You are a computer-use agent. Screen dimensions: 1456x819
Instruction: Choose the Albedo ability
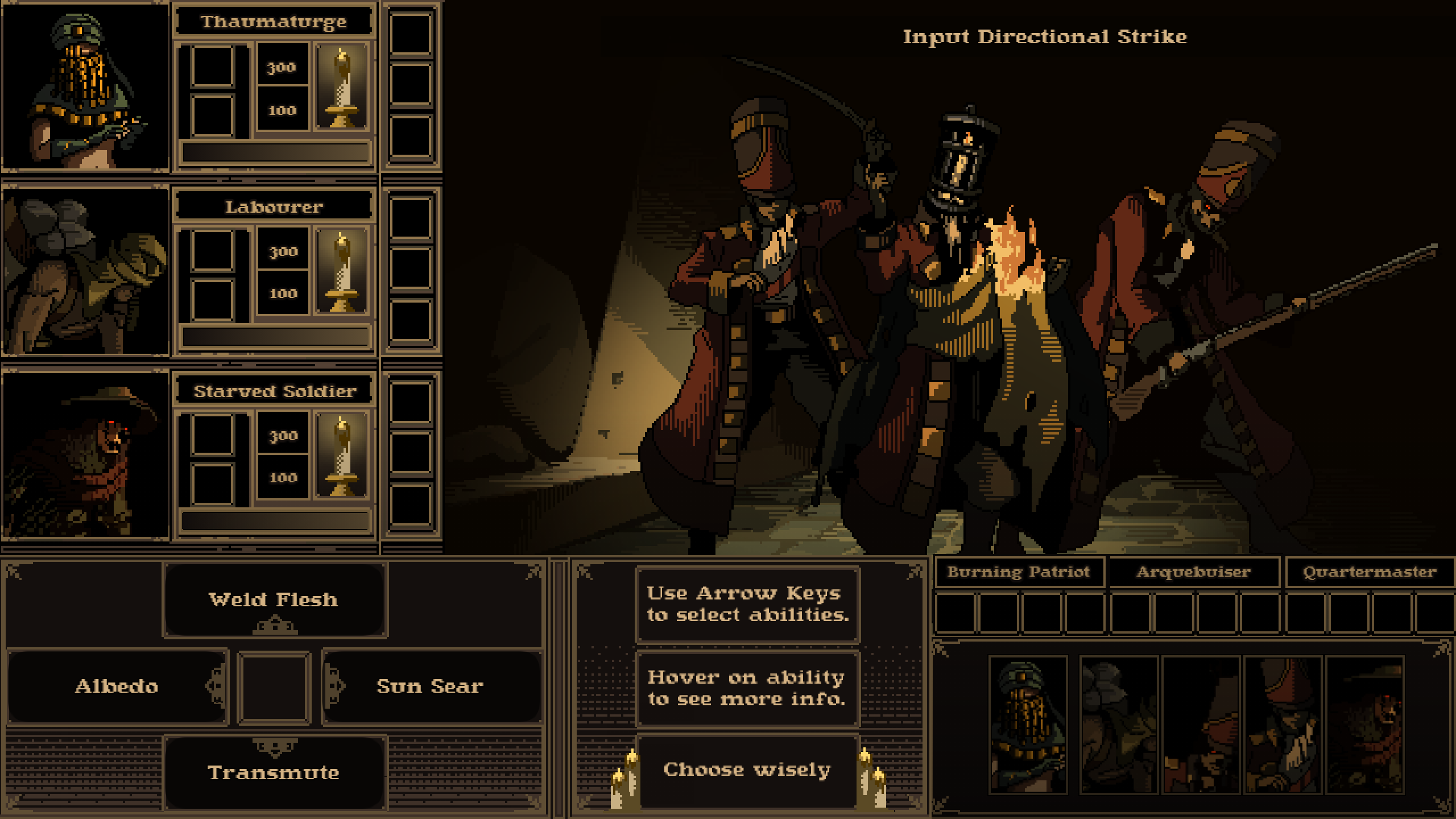tap(117, 686)
